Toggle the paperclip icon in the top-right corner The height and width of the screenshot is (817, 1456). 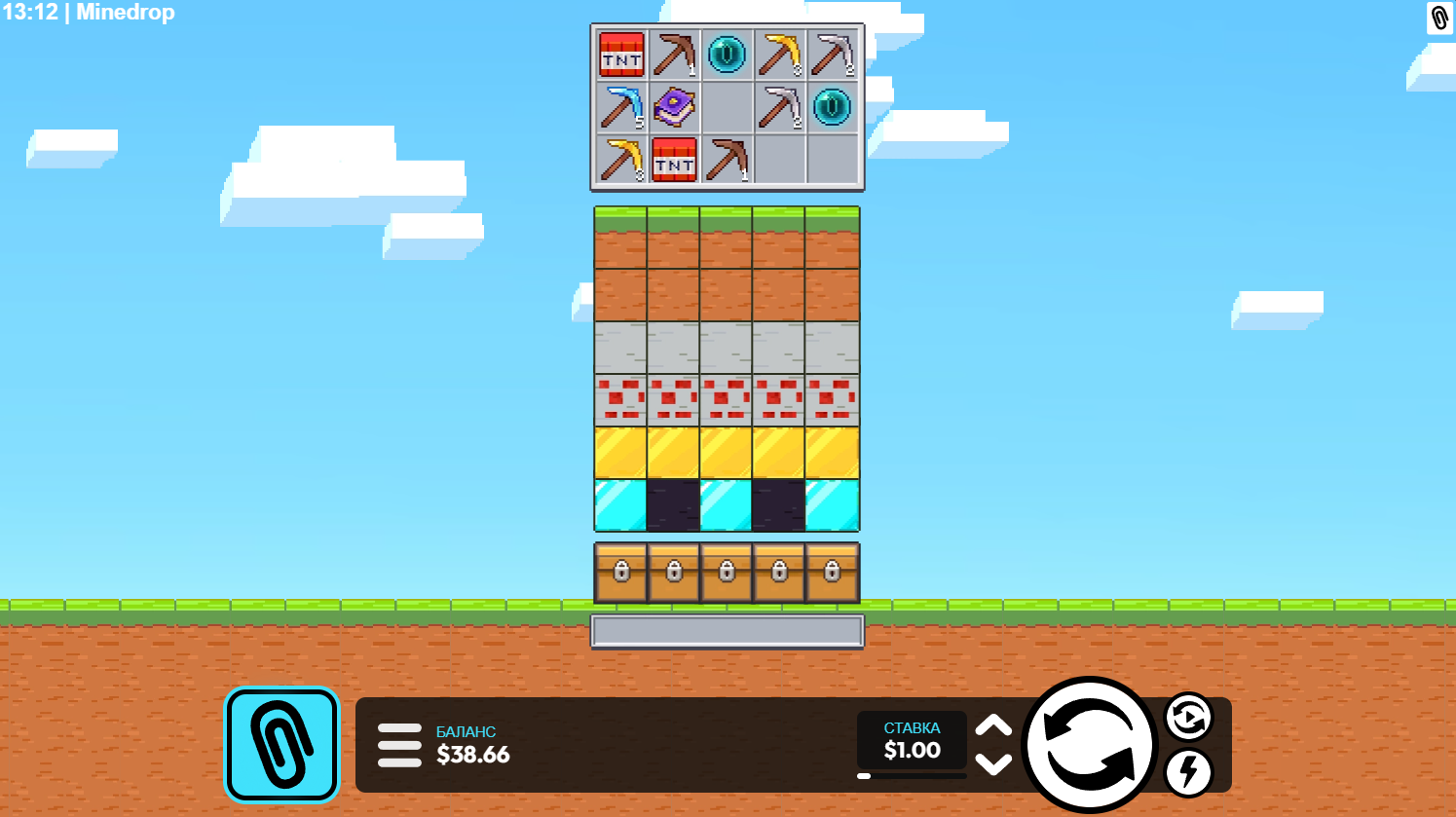(x=1438, y=19)
